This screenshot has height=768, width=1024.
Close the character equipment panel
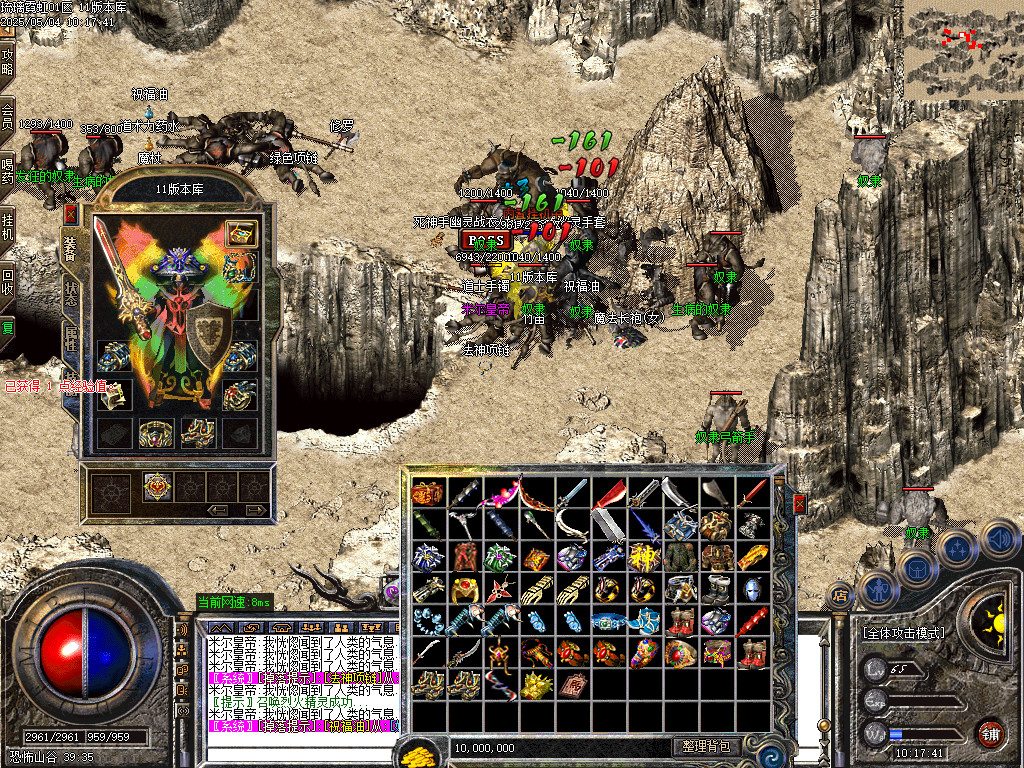71,213
